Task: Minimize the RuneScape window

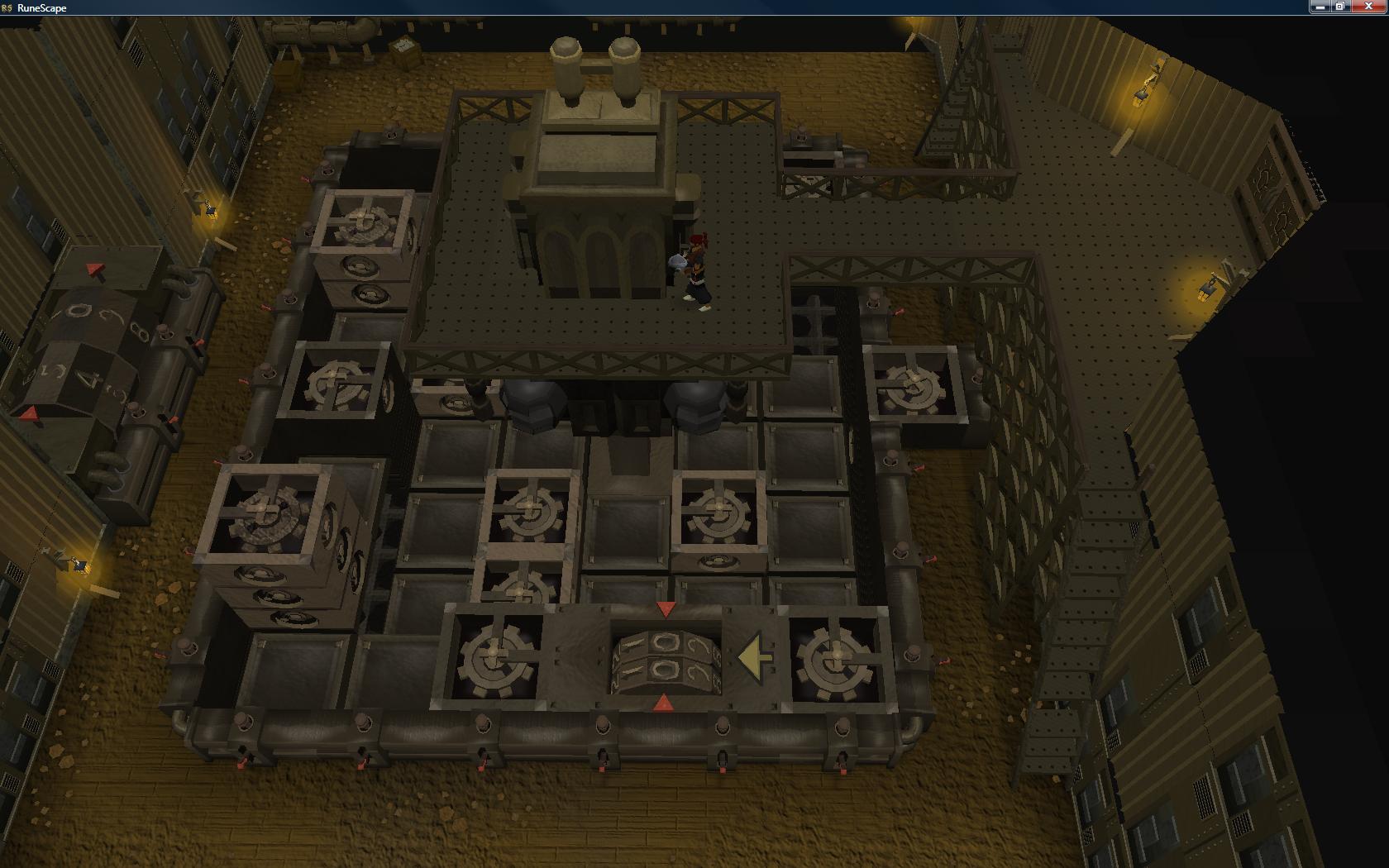Action: click(1320, 7)
